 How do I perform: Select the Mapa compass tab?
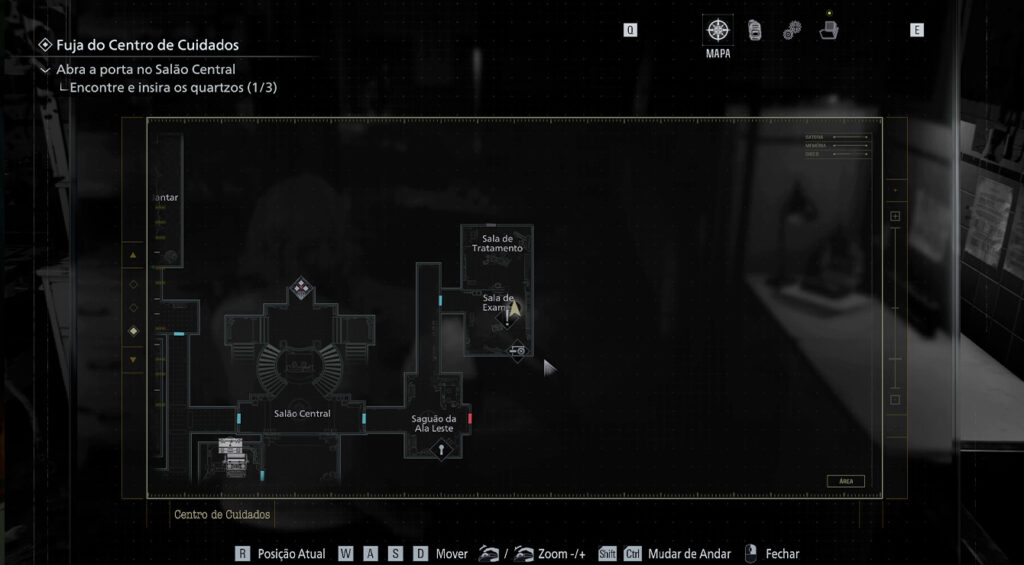point(717,29)
